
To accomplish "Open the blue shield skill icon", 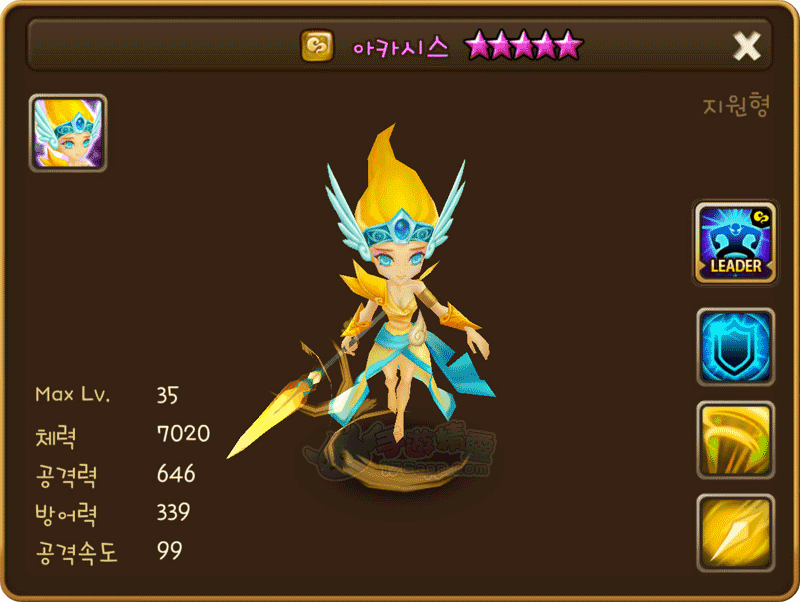I will click(735, 346).
